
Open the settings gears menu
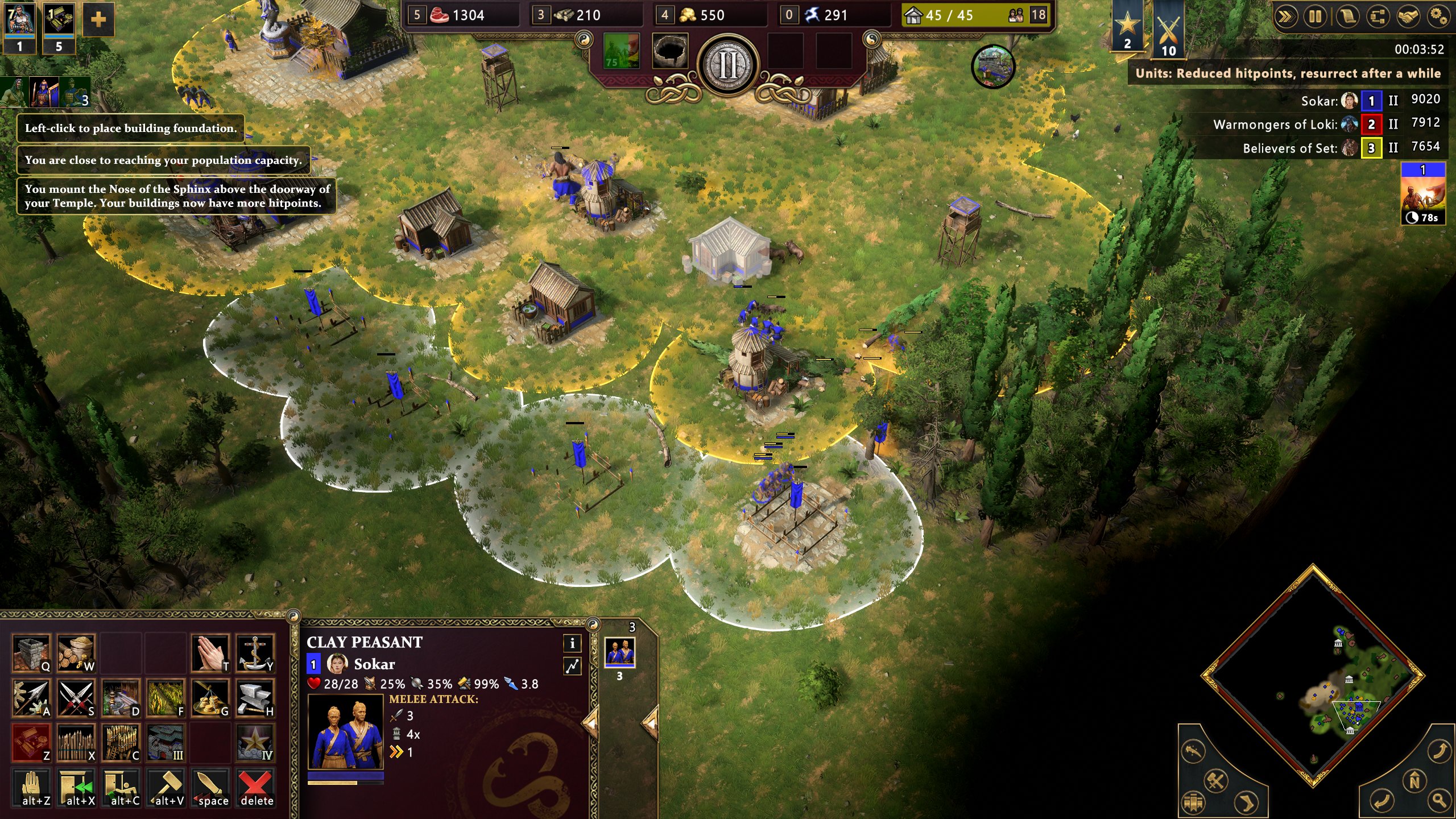coord(1438,16)
